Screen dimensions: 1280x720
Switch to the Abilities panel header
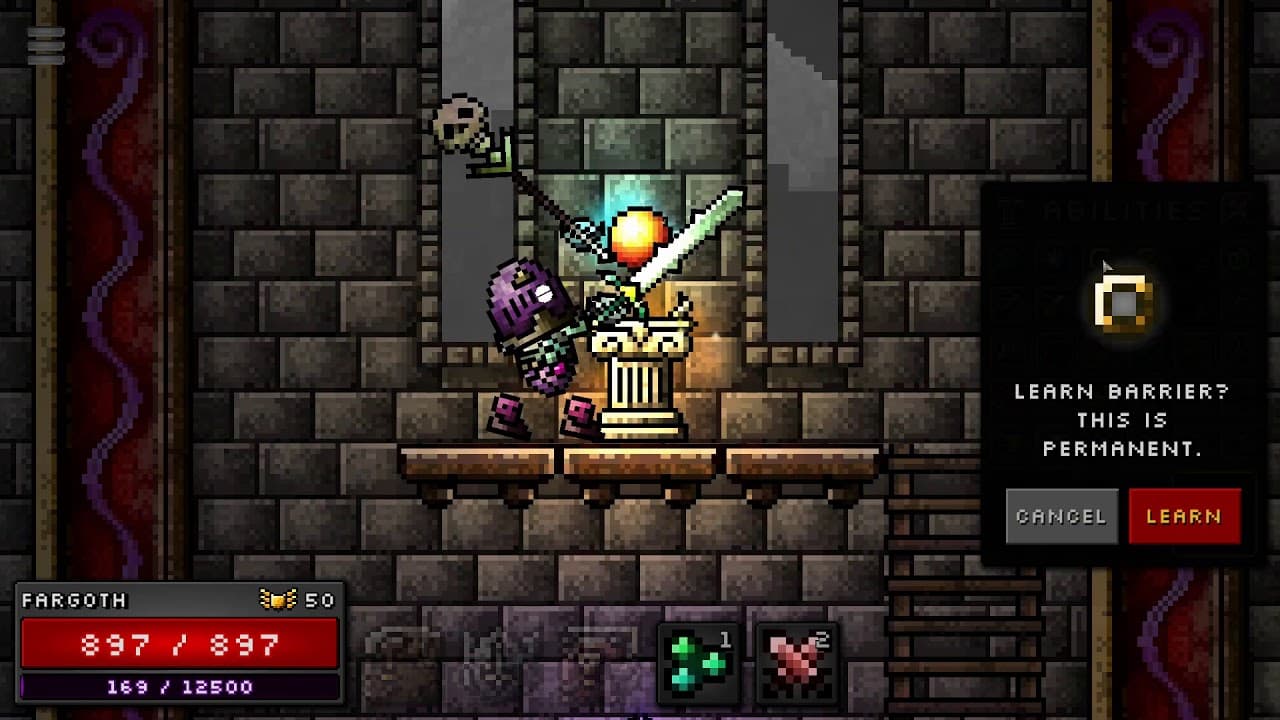[1120, 211]
